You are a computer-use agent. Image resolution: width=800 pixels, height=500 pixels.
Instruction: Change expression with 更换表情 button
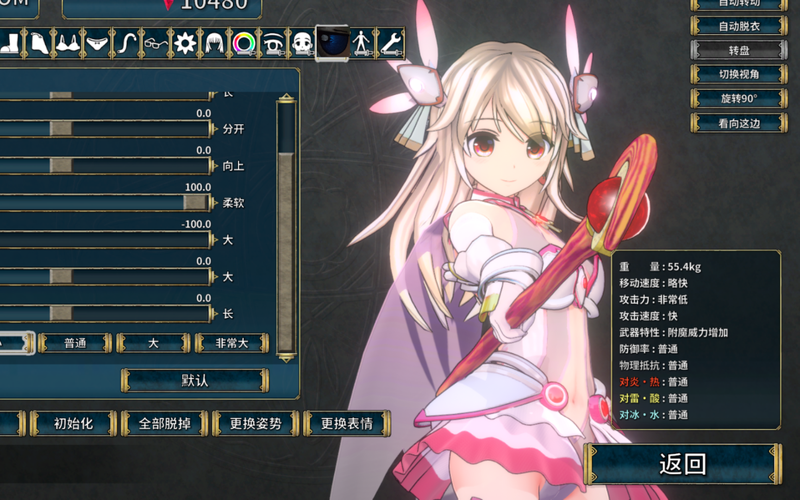(x=346, y=423)
